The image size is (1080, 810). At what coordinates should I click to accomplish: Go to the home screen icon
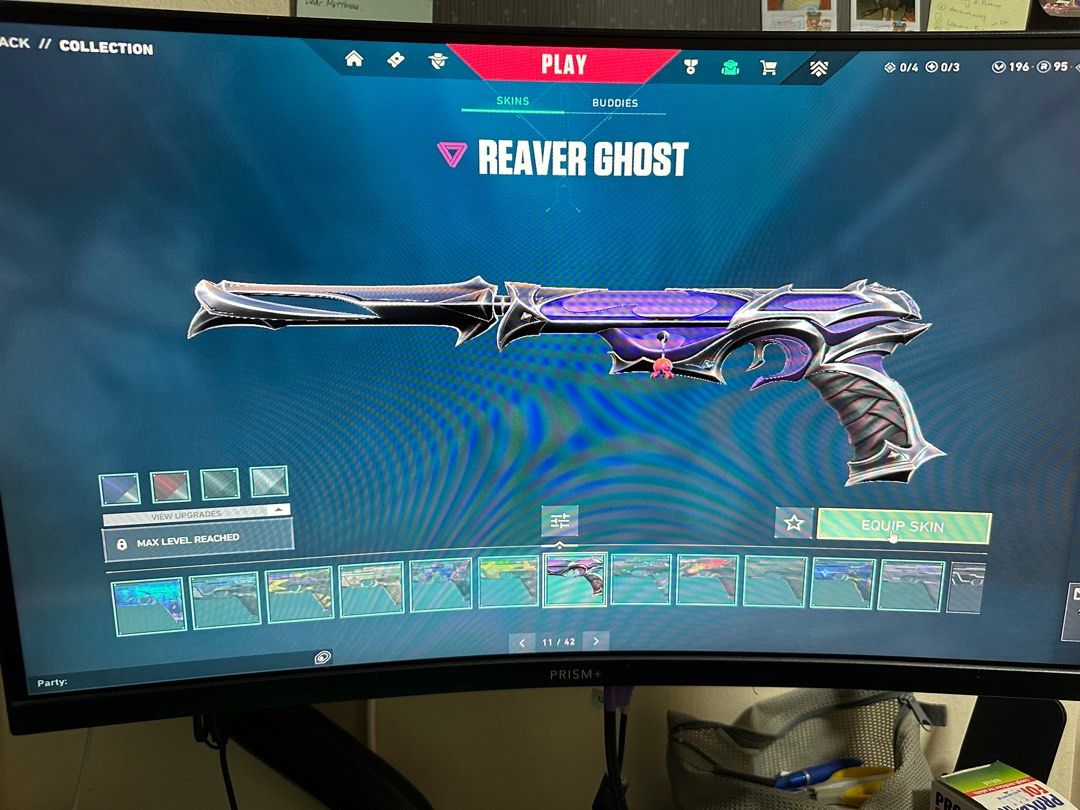point(354,59)
